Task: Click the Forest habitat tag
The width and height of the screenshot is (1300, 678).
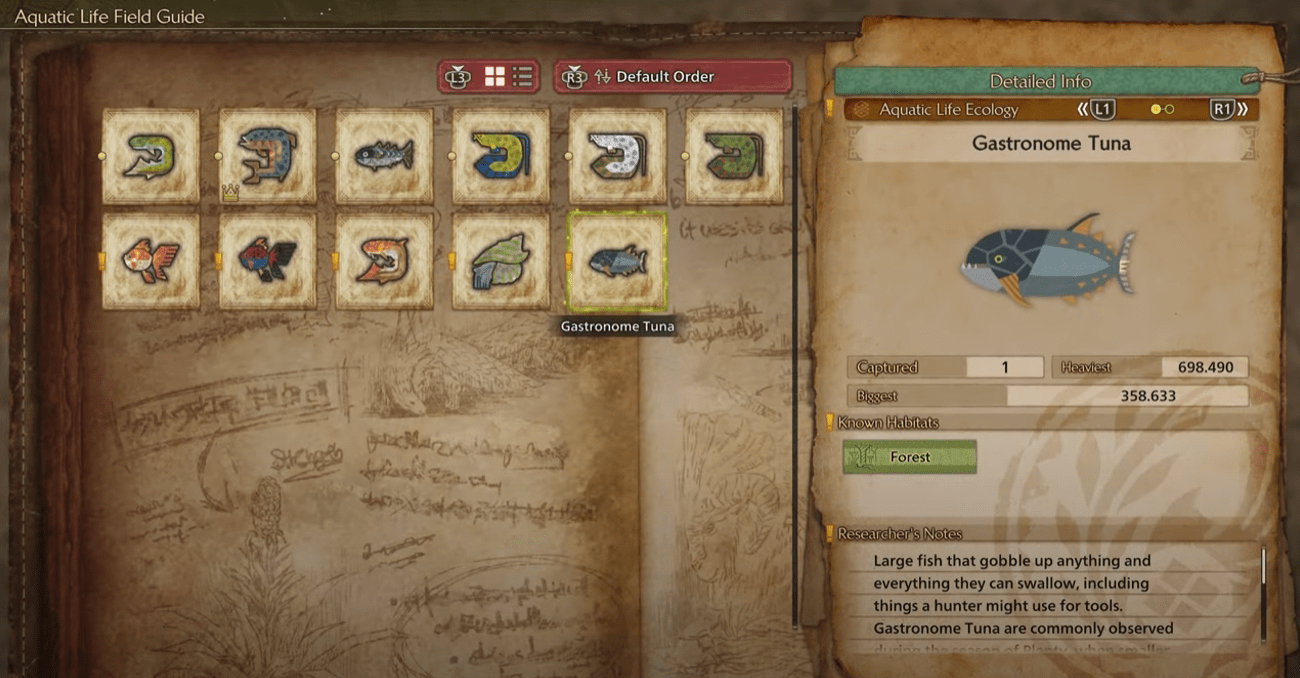Action: 909,457
